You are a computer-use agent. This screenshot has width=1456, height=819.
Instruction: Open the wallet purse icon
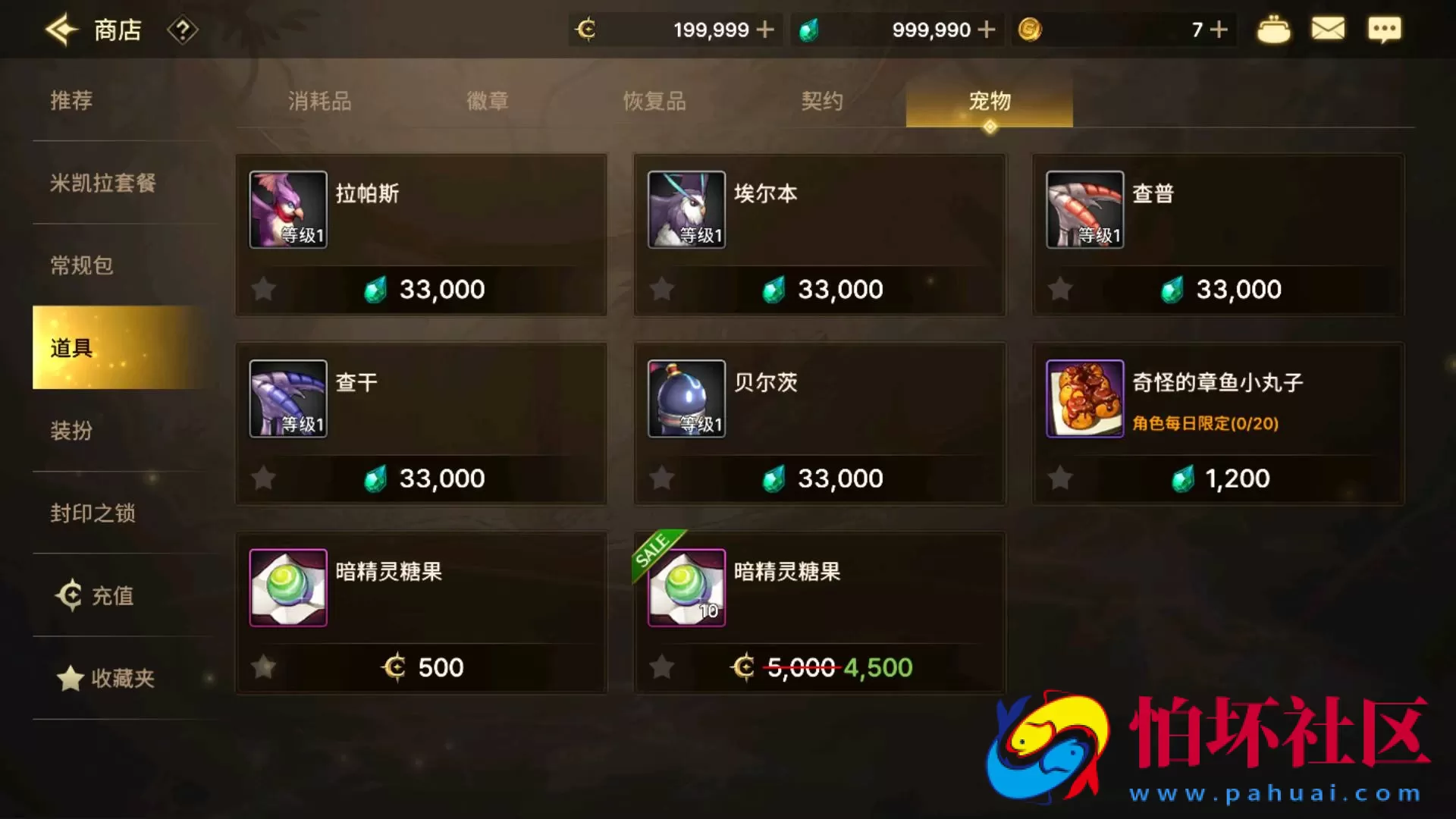[x=1274, y=29]
